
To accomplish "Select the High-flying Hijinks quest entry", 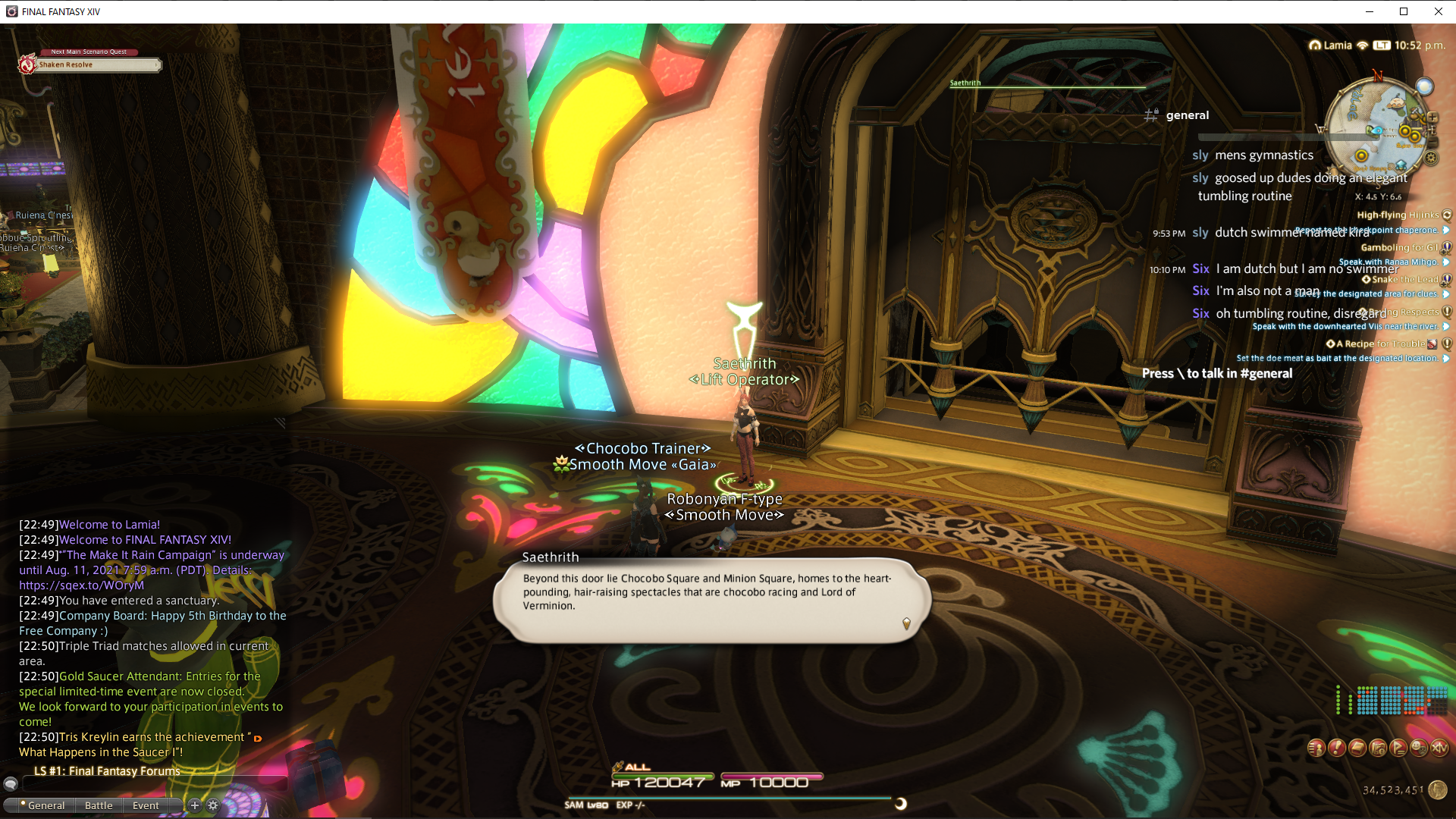I will [1397, 215].
